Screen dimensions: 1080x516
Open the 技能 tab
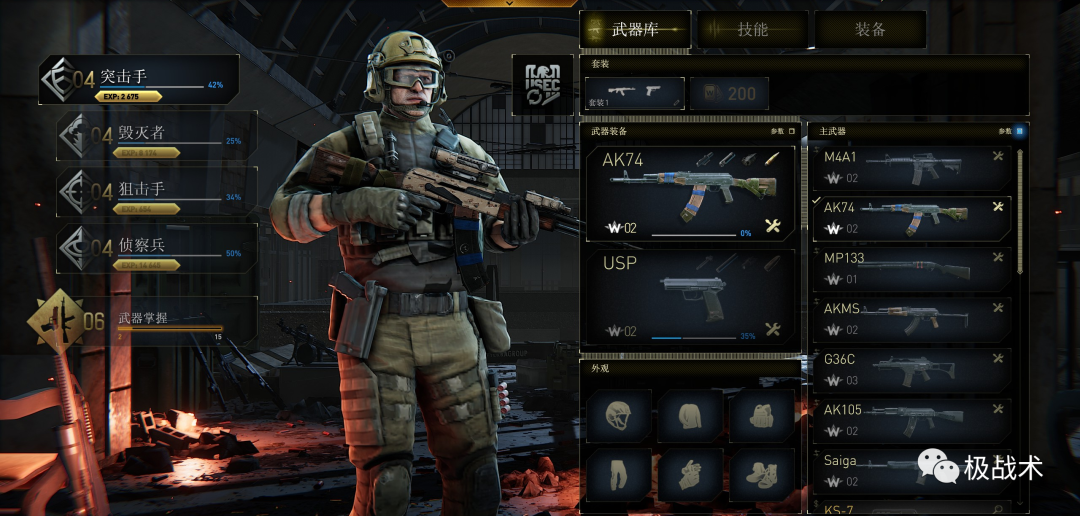753,30
